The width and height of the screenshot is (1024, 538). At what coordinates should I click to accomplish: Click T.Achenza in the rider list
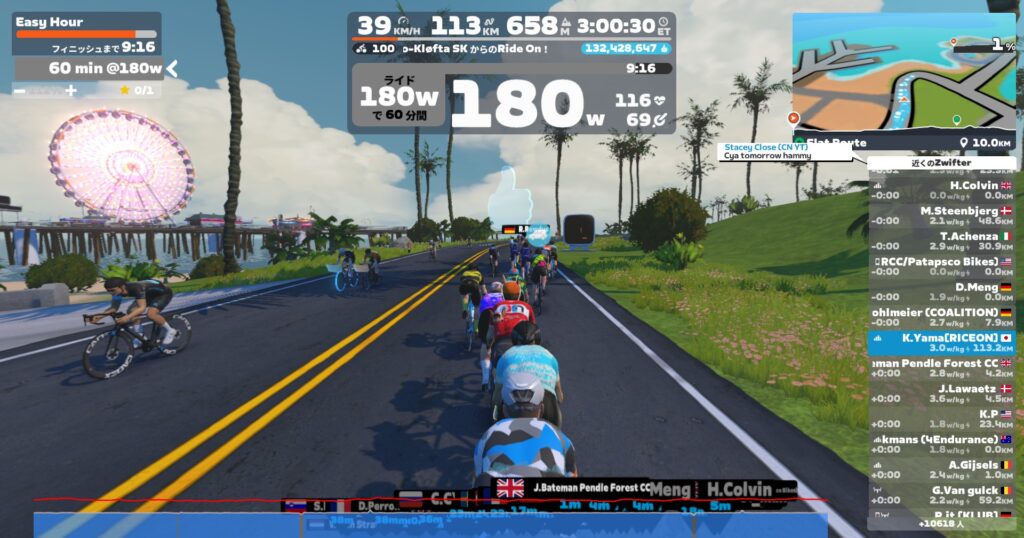[x=942, y=241]
